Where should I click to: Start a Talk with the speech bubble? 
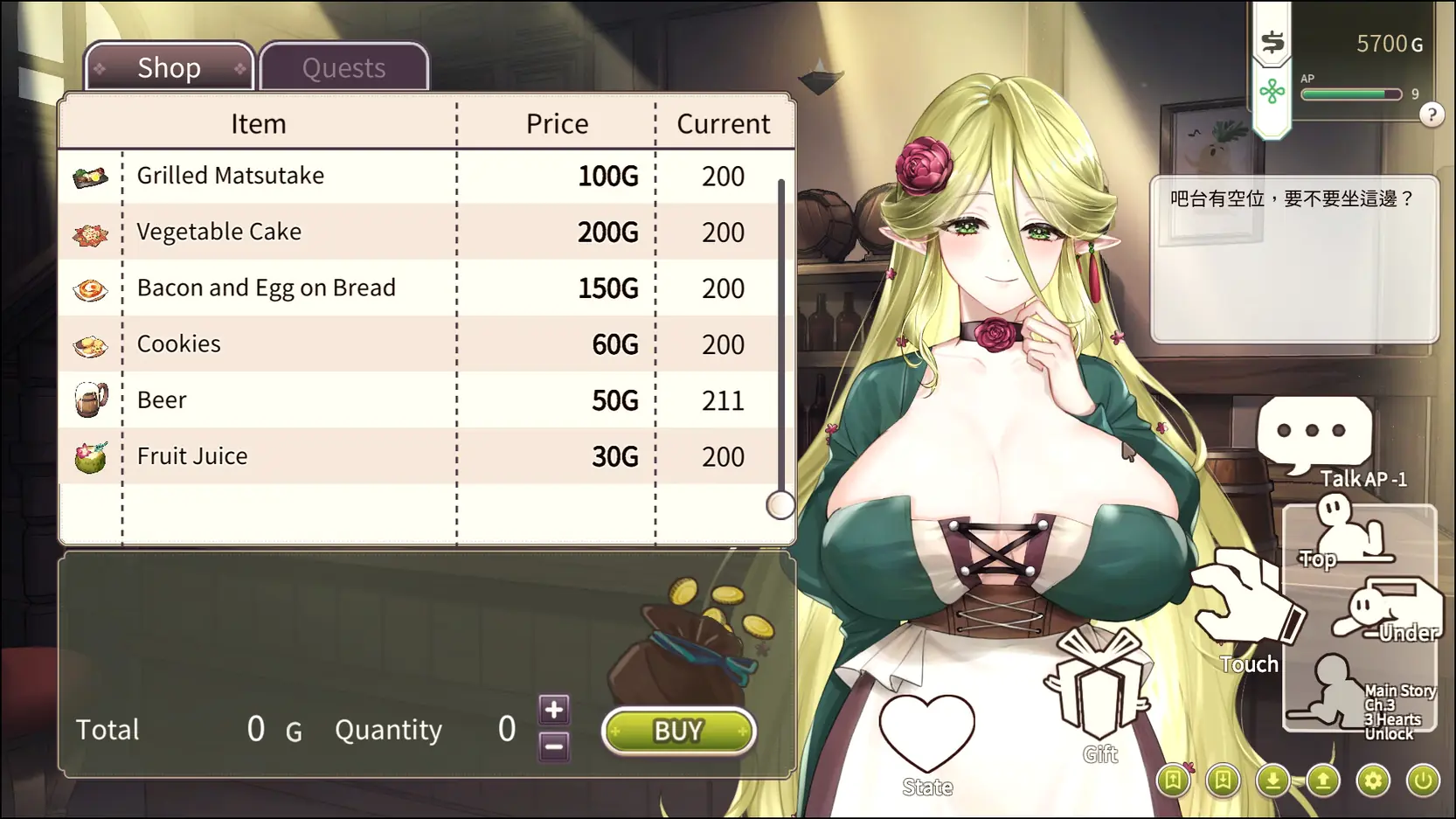(1314, 432)
